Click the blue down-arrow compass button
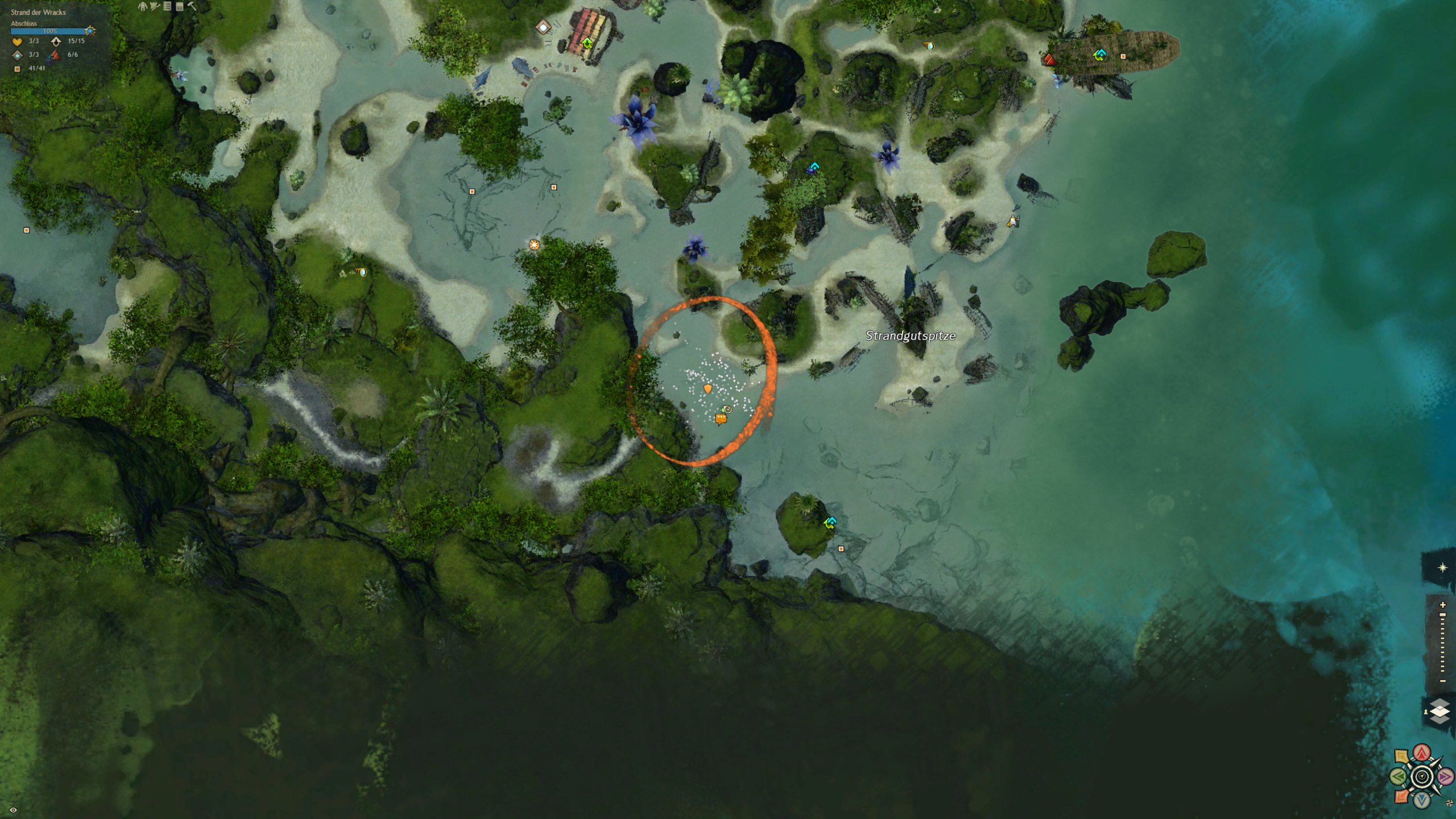This screenshot has height=819, width=1456. pos(1422,800)
